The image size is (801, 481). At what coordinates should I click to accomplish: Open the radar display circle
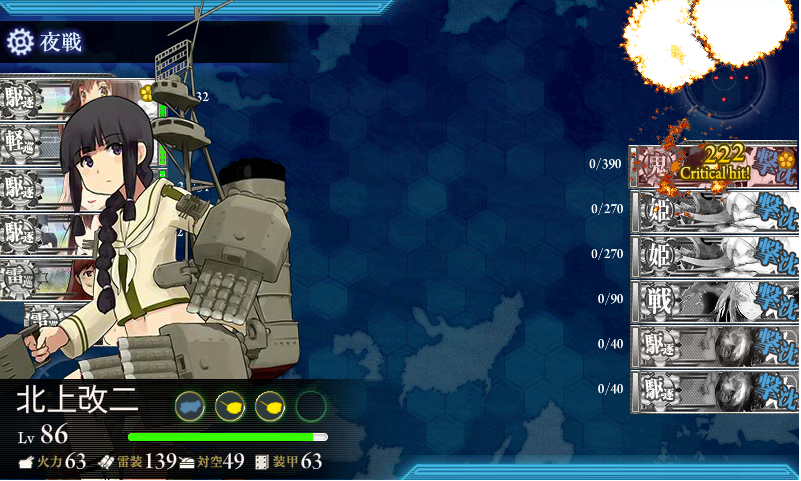[x=725, y=84]
